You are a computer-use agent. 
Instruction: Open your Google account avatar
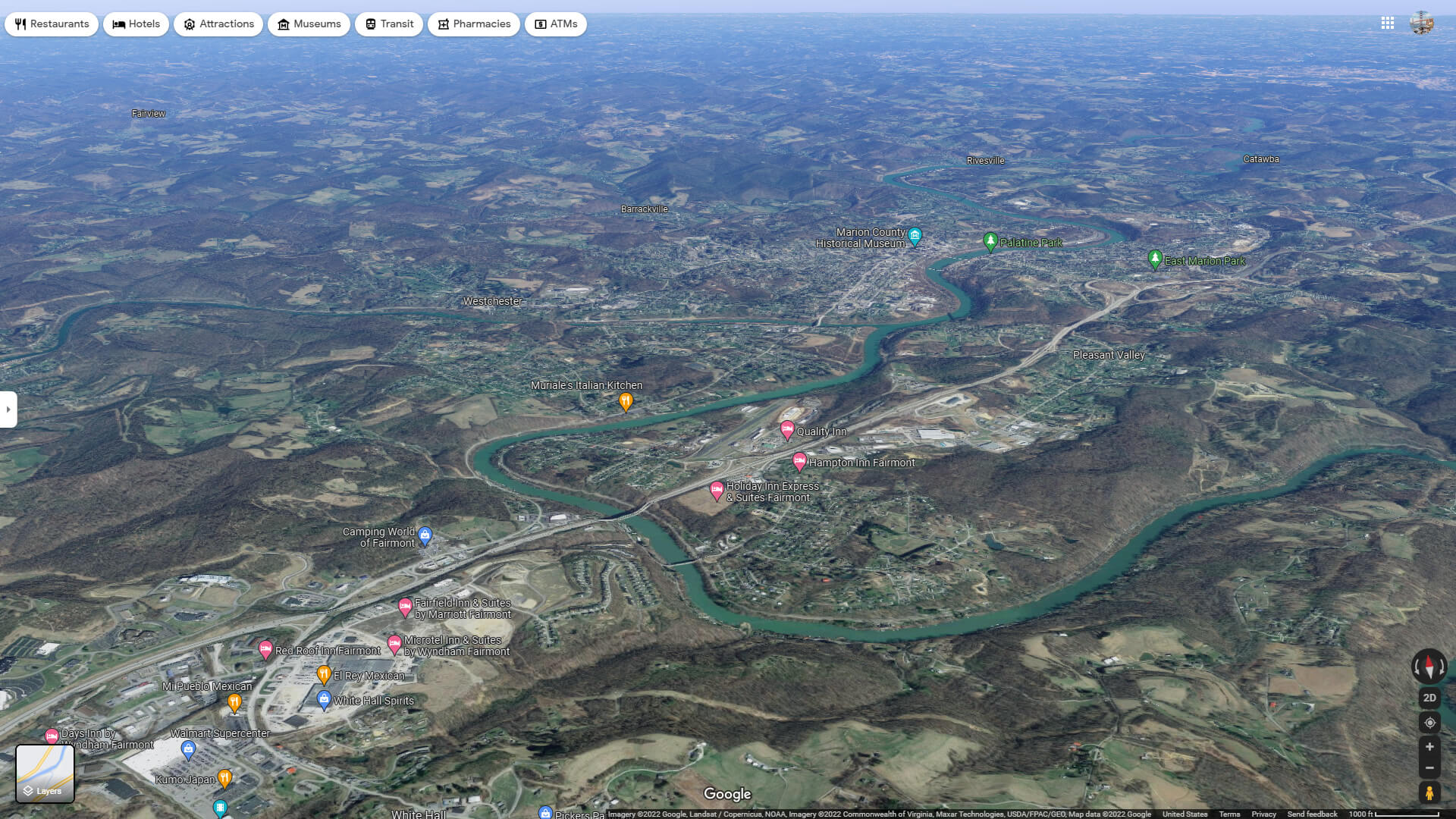coord(1423,24)
